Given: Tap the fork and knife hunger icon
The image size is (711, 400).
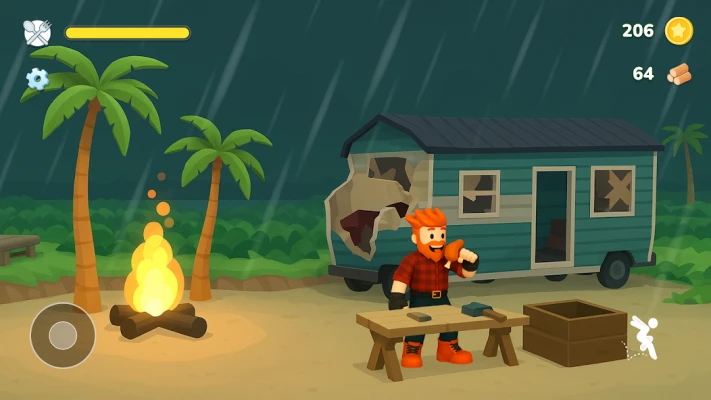Looking at the screenshot, I should click(x=37, y=33).
